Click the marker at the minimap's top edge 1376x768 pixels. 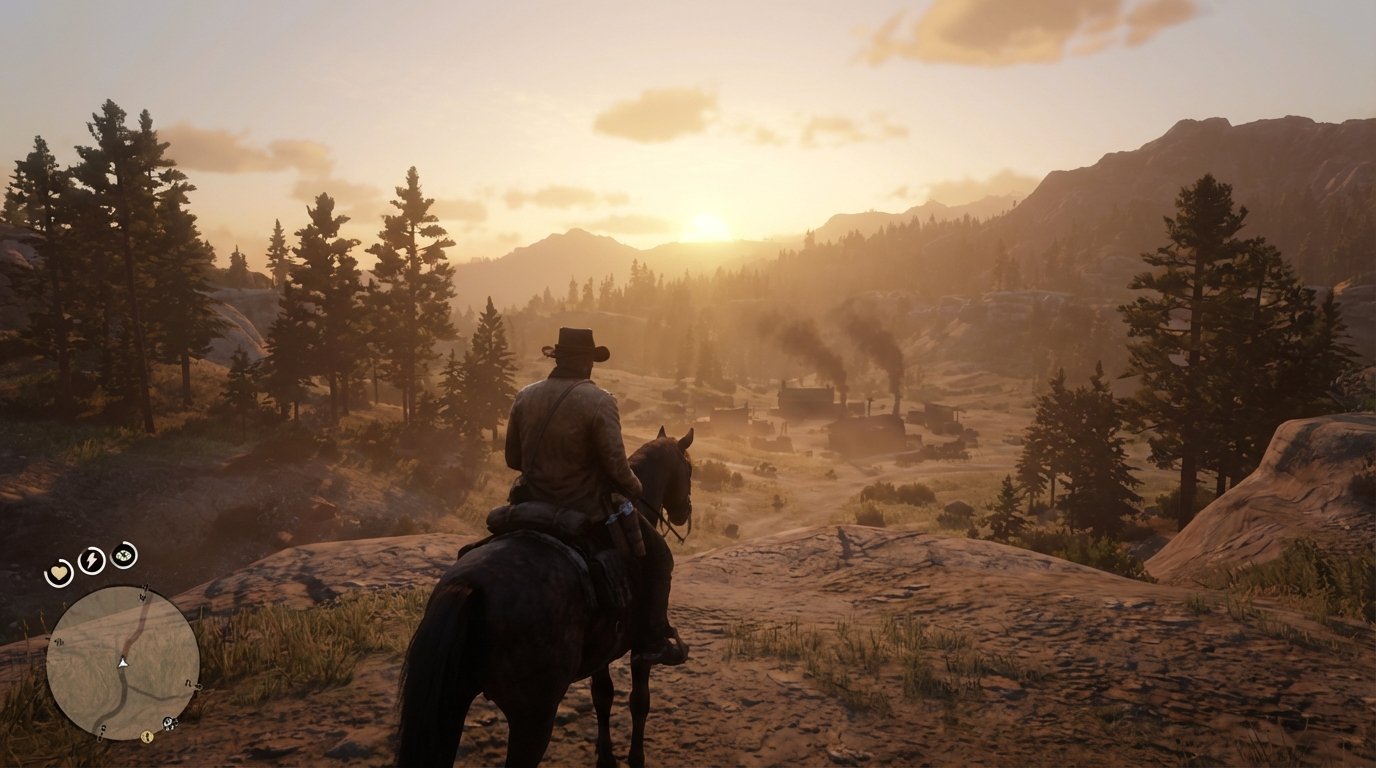[x=145, y=588]
